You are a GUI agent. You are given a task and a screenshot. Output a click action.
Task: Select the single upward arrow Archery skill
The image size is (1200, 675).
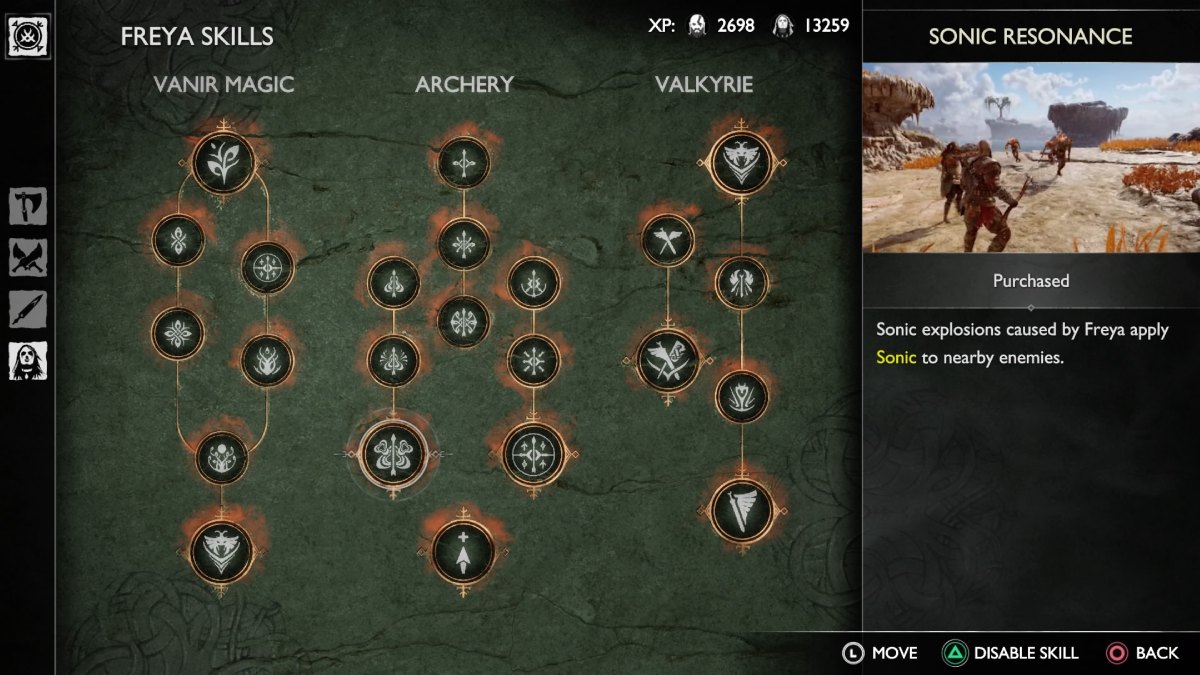click(x=463, y=551)
